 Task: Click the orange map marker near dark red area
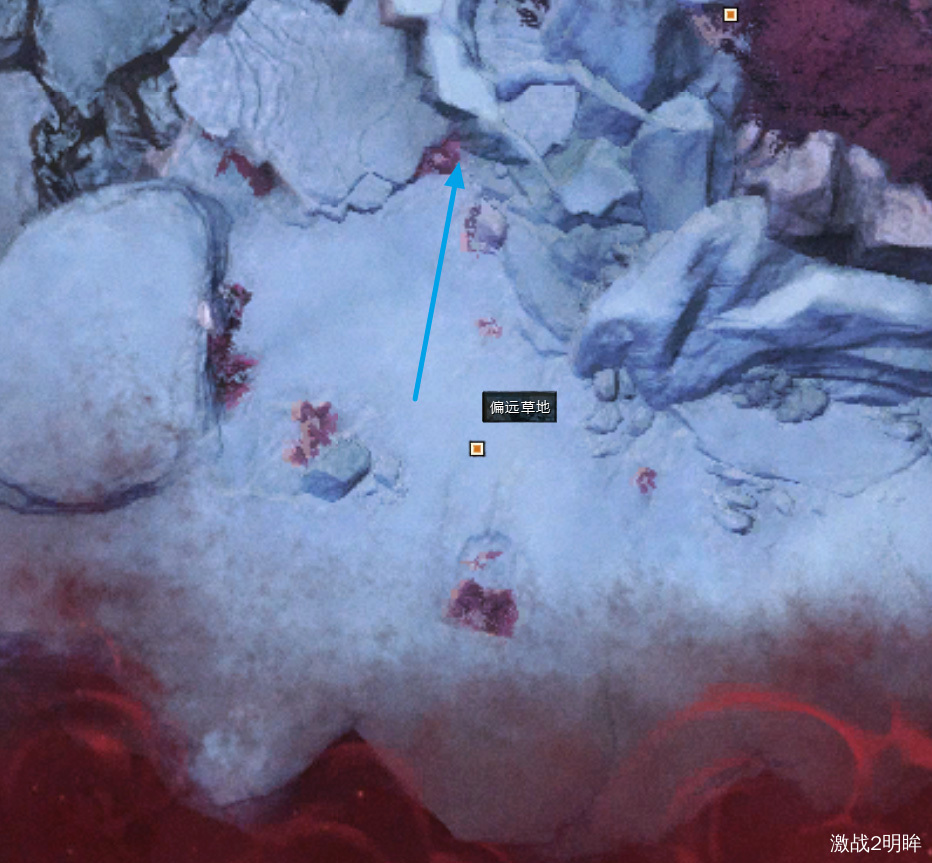point(730,14)
